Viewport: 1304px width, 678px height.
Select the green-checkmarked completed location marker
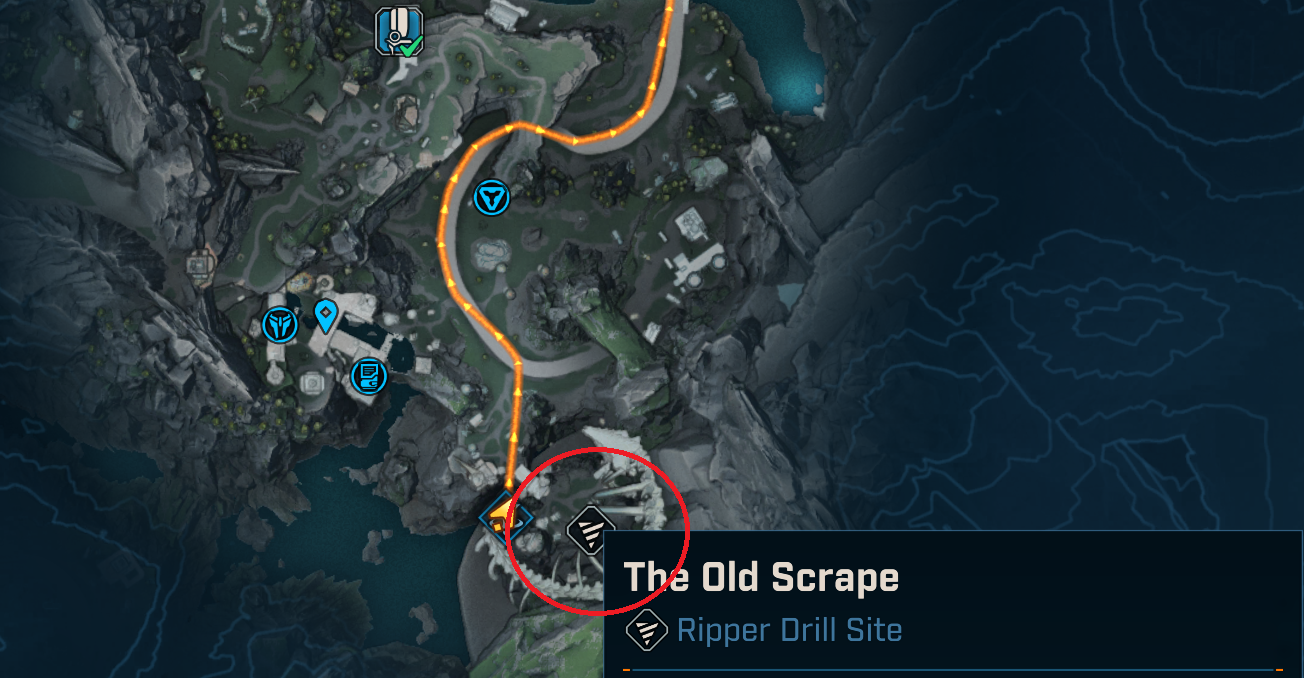click(x=396, y=30)
